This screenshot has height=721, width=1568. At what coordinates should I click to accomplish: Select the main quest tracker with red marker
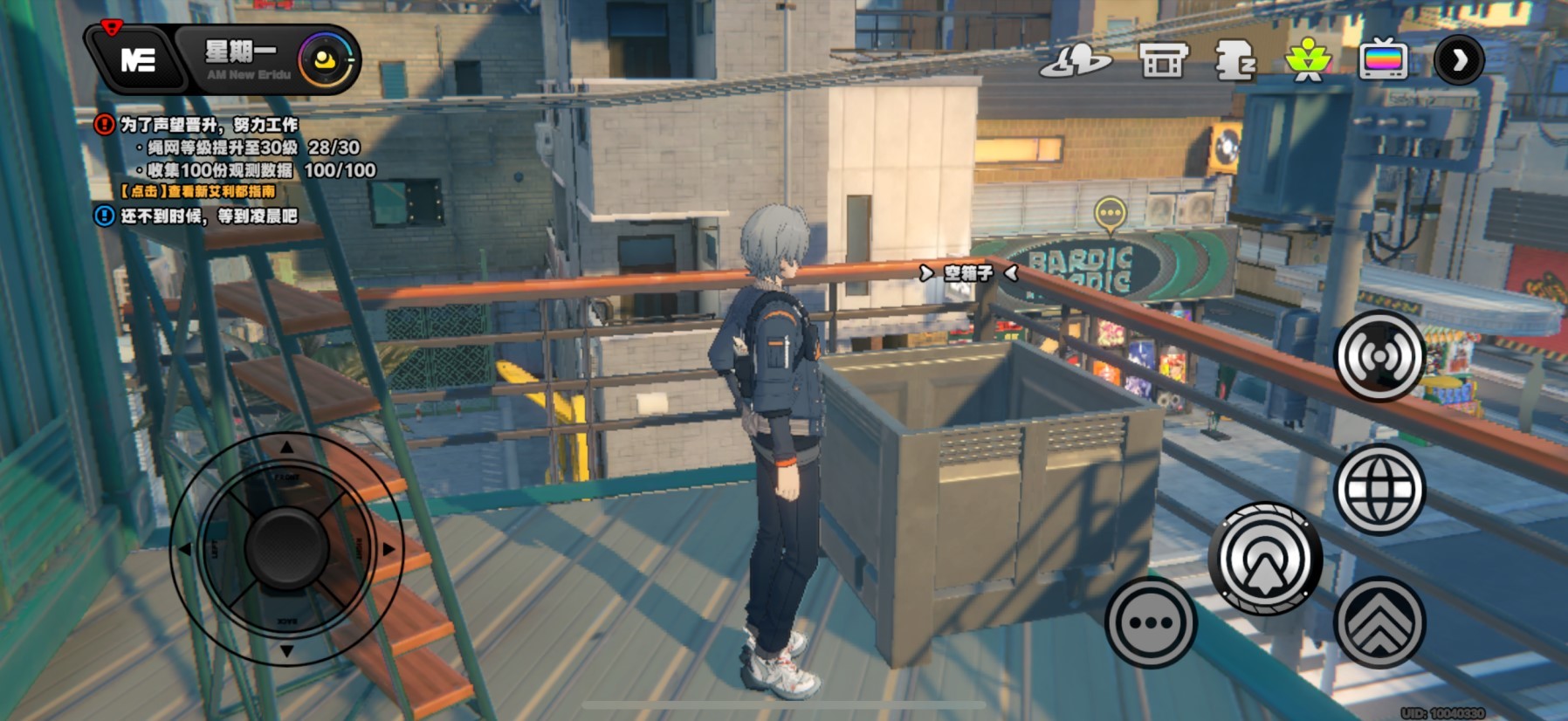pos(210,125)
